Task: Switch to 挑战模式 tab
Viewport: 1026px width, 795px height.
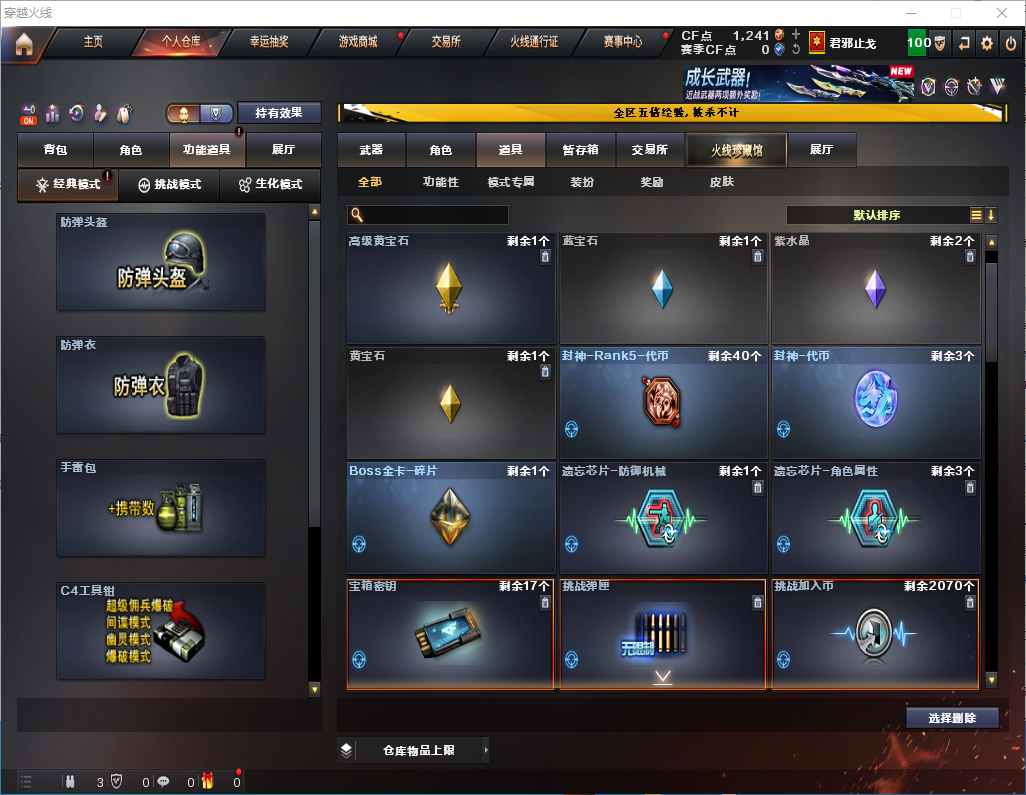Action: (170, 185)
